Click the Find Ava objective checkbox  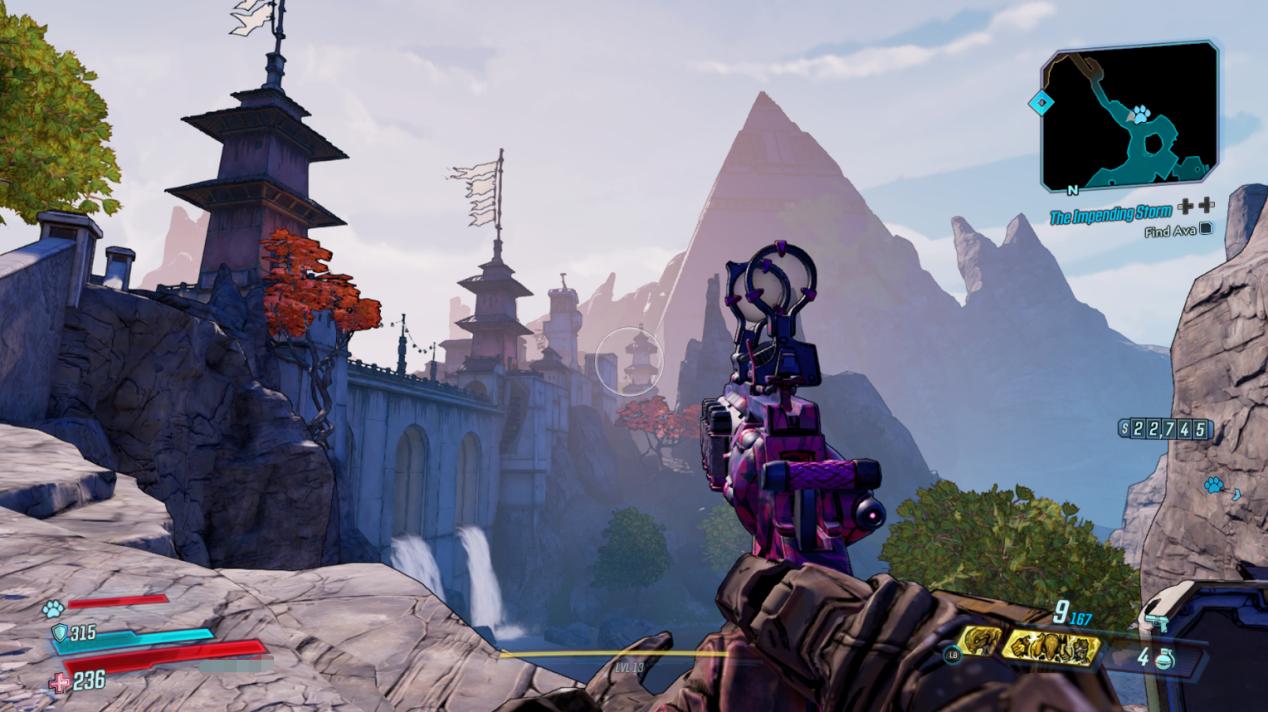pos(1206,230)
